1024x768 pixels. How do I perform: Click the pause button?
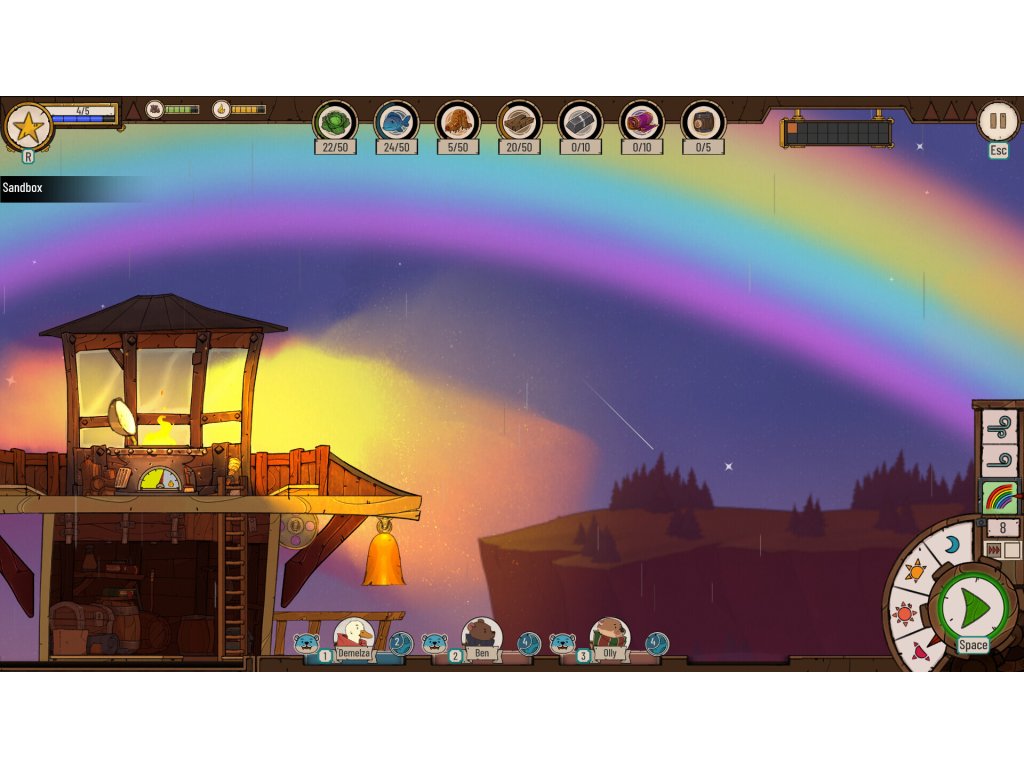[x=997, y=121]
